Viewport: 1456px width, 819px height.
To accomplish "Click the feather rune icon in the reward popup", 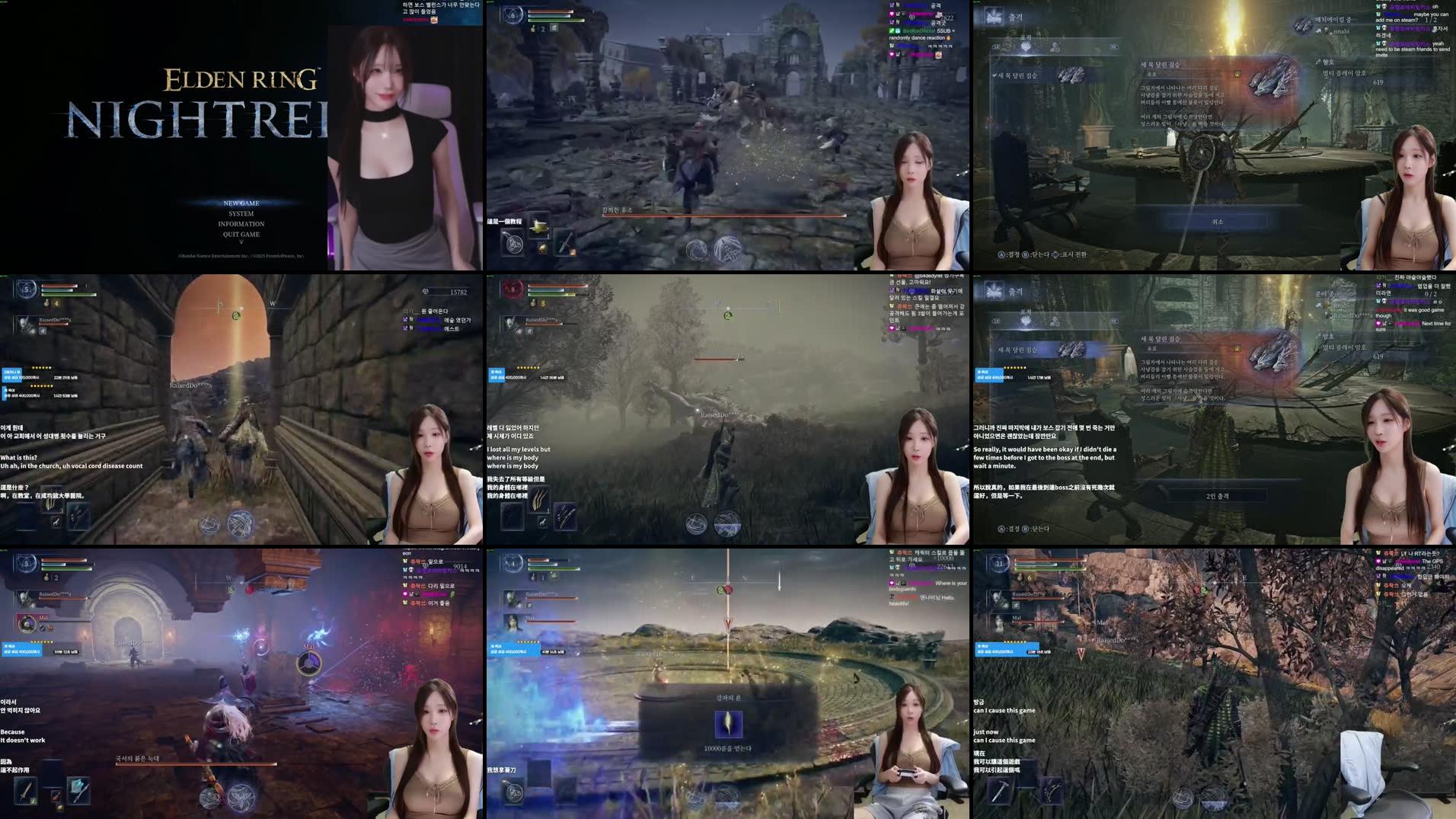I will point(728,724).
